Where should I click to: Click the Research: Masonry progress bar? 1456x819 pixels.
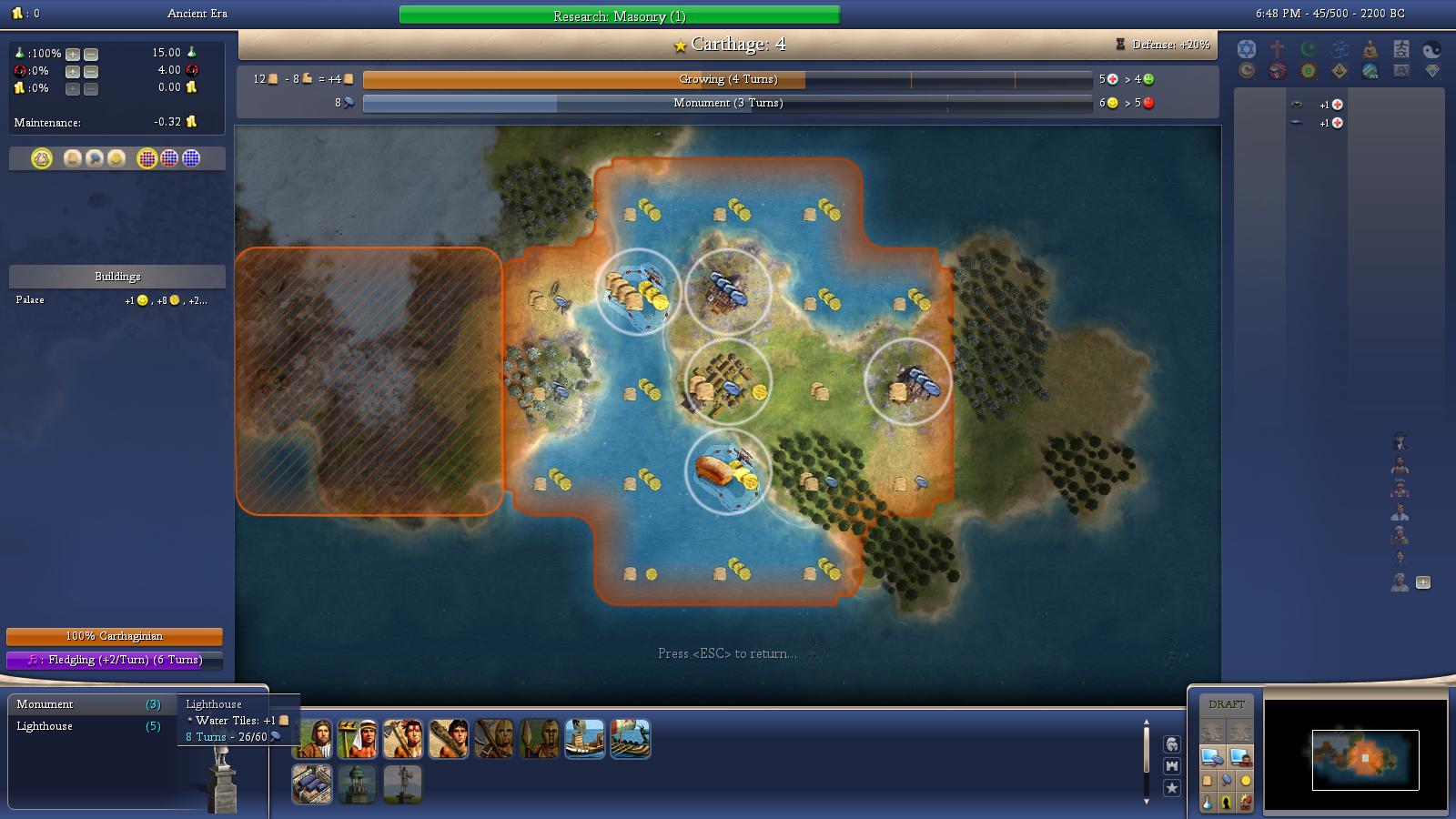[x=619, y=15]
